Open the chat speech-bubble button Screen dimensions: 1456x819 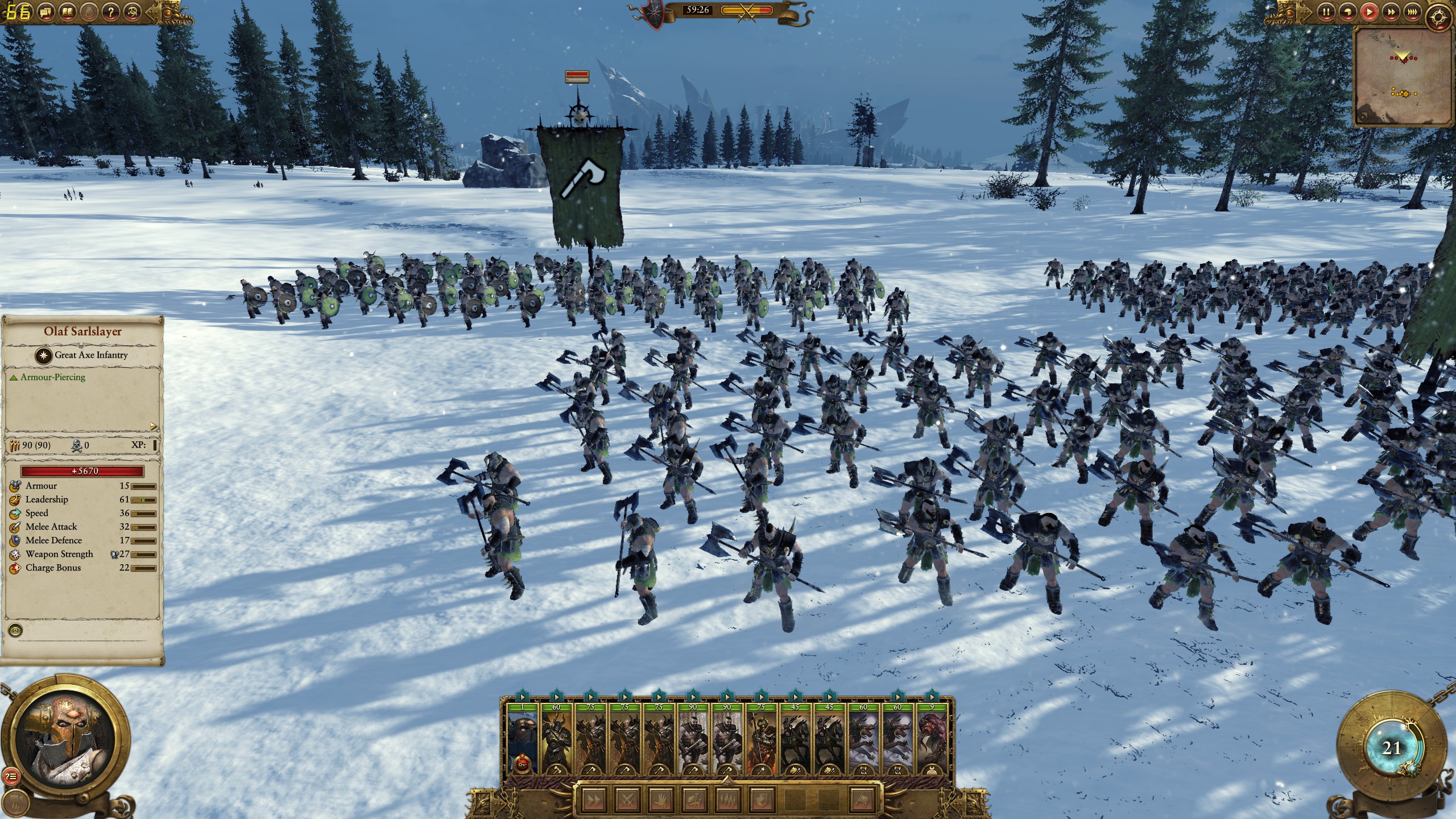tap(46, 11)
